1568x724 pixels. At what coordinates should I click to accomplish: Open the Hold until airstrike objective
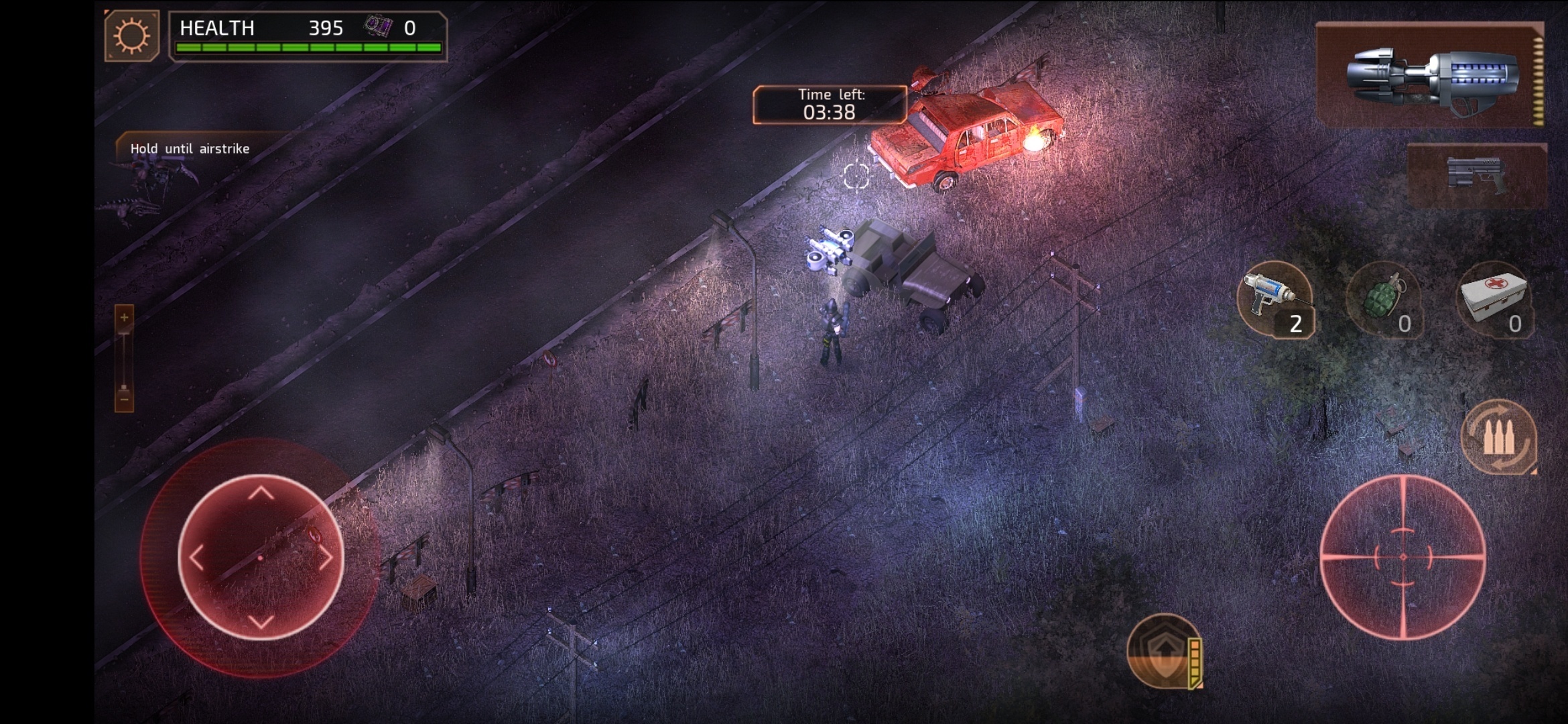pos(190,149)
